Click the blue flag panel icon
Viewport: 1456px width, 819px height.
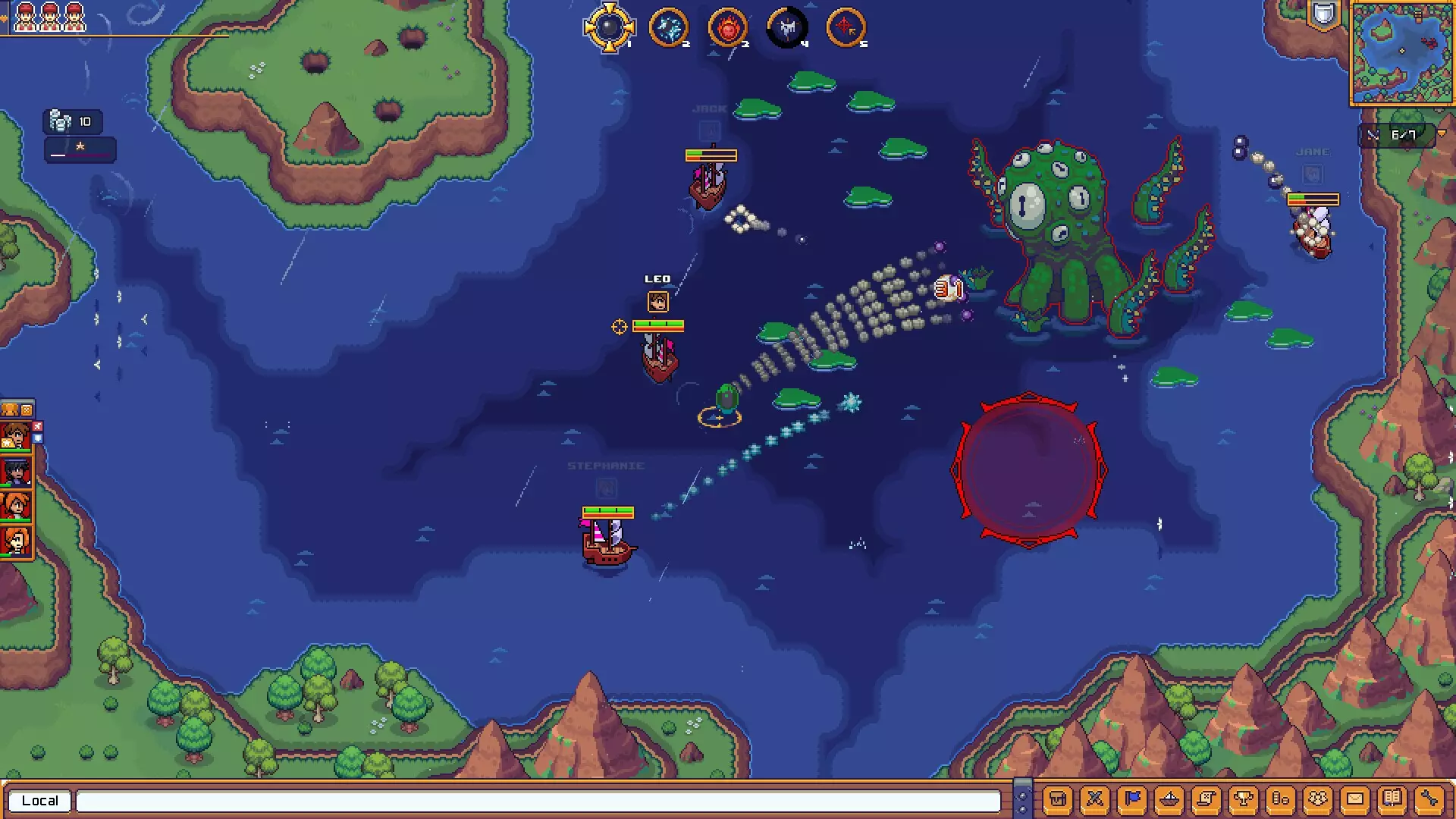[1131, 799]
